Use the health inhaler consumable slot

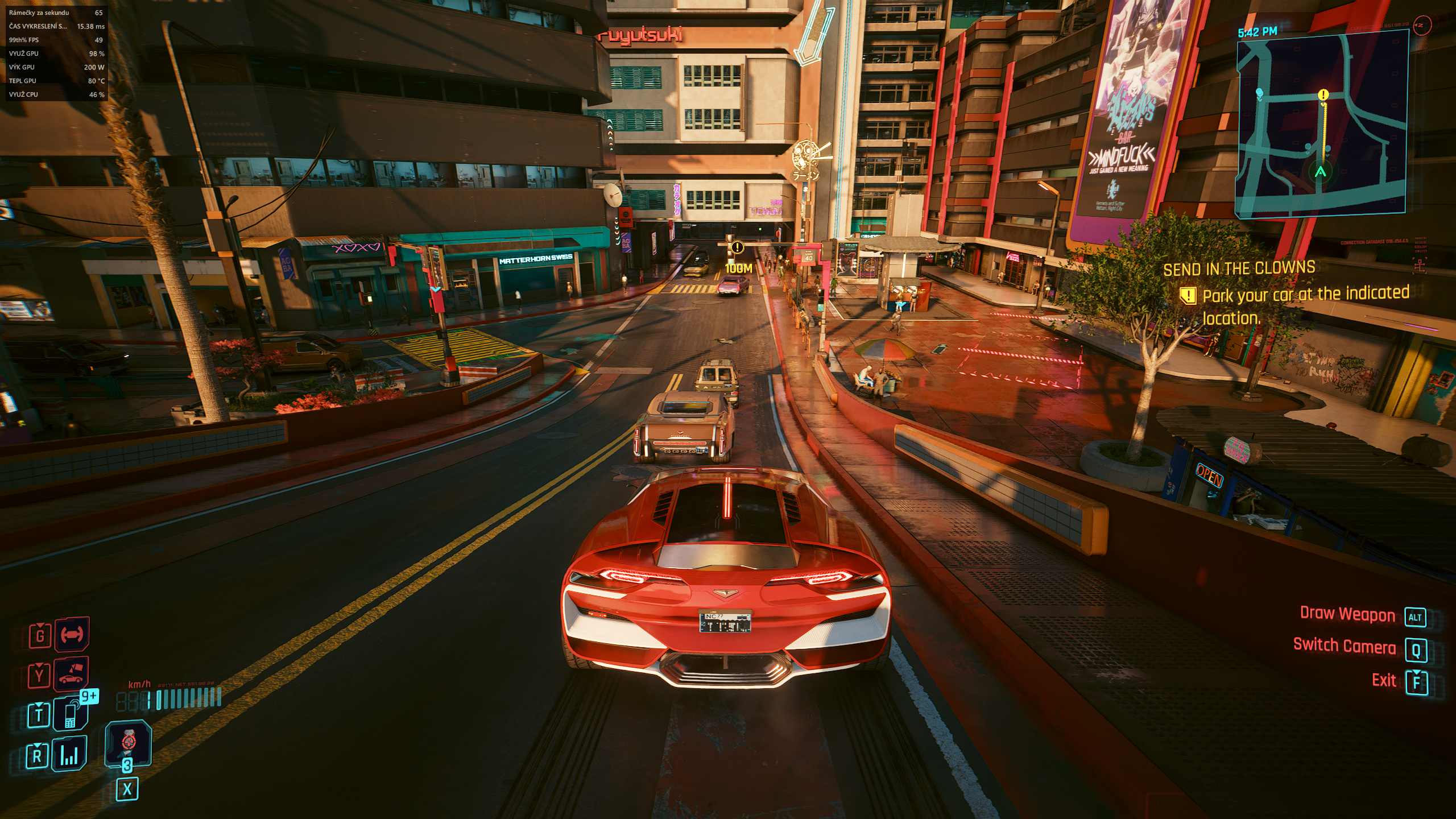[129, 744]
